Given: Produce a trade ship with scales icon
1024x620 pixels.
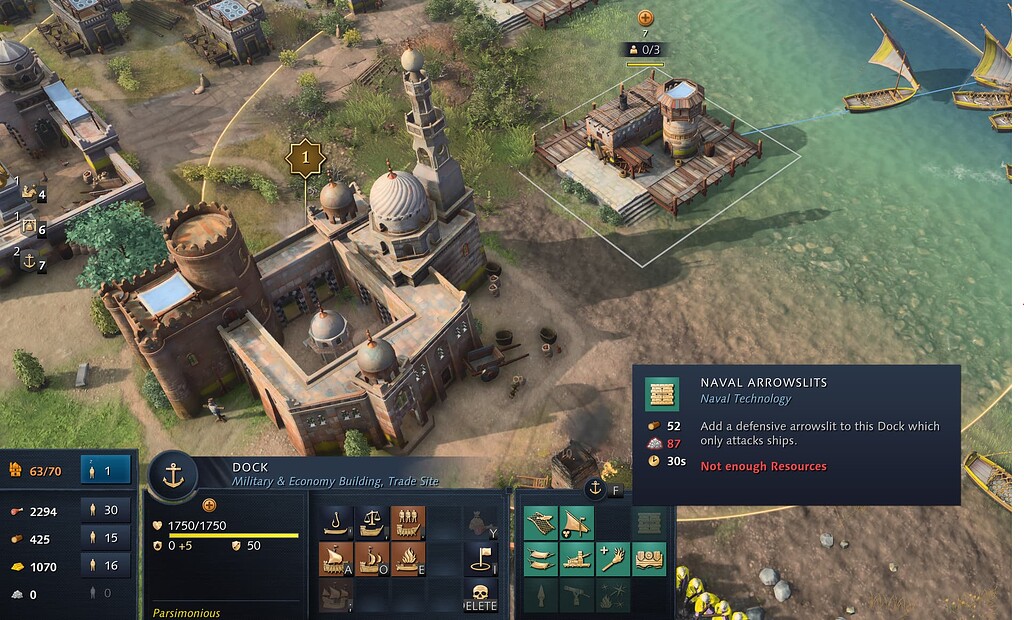Looking at the screenshot, I should pos(371,521).
